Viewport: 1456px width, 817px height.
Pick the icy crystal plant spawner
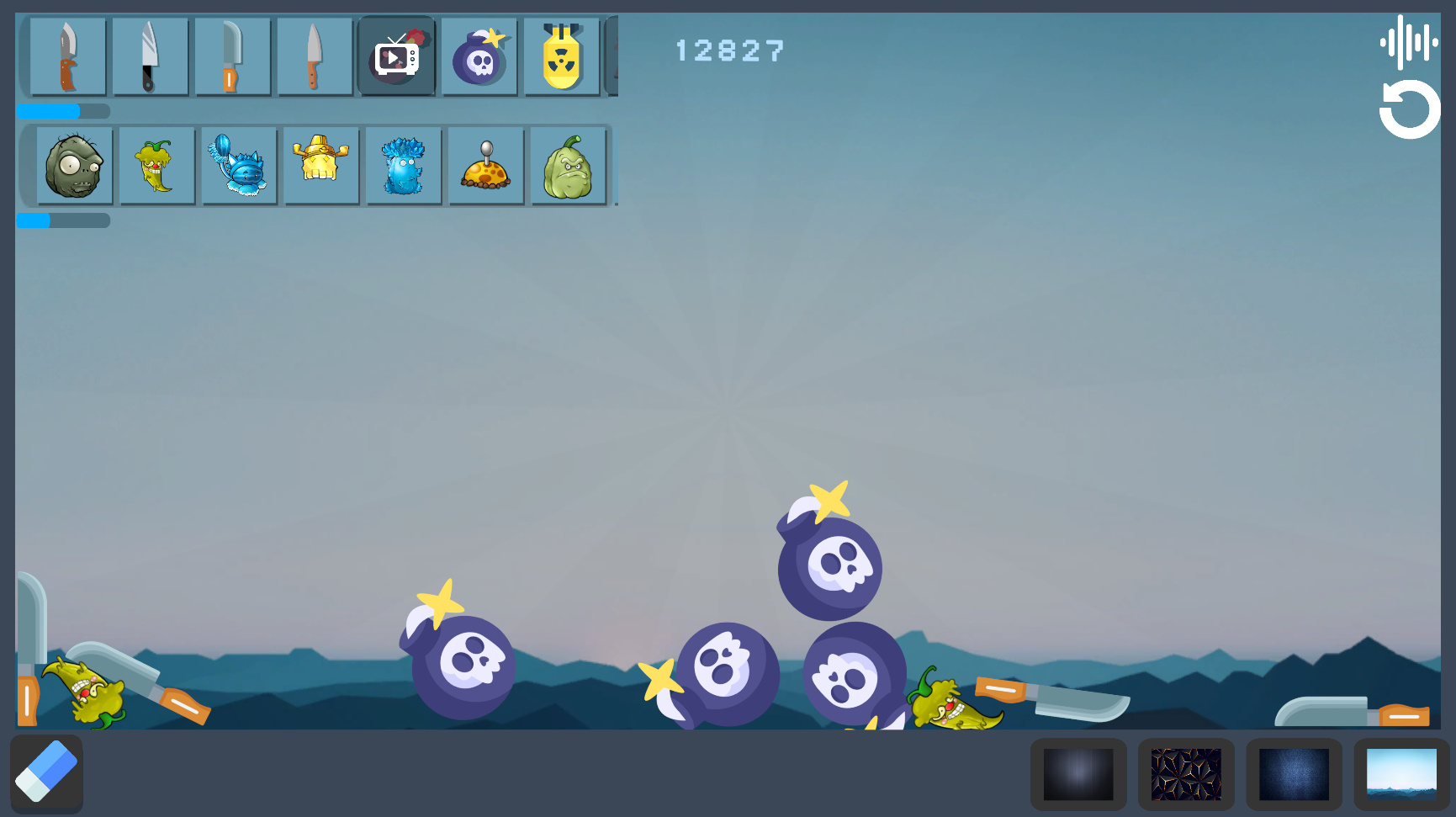[403, 165]
